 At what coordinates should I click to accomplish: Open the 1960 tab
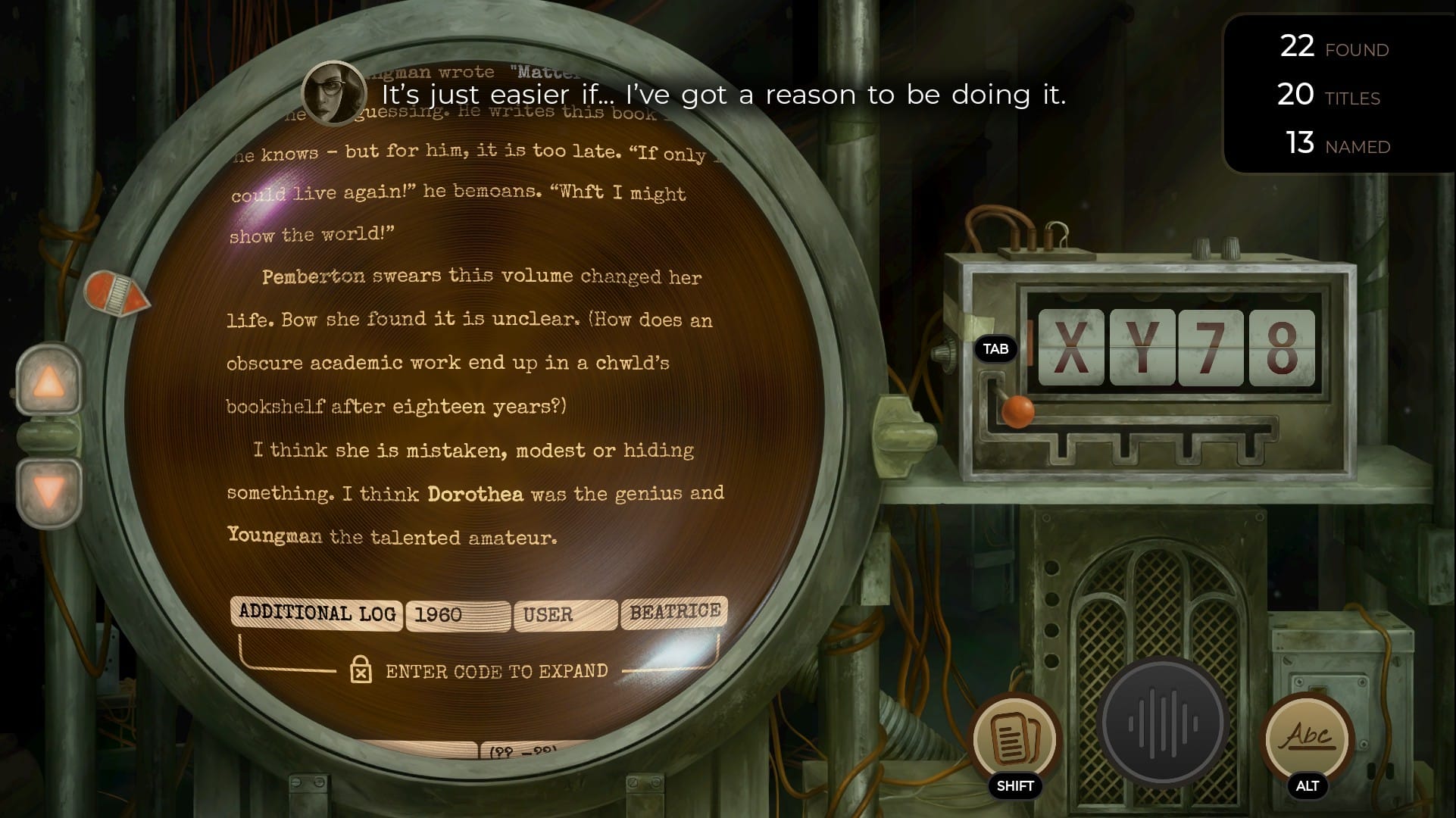pos(457,615)
